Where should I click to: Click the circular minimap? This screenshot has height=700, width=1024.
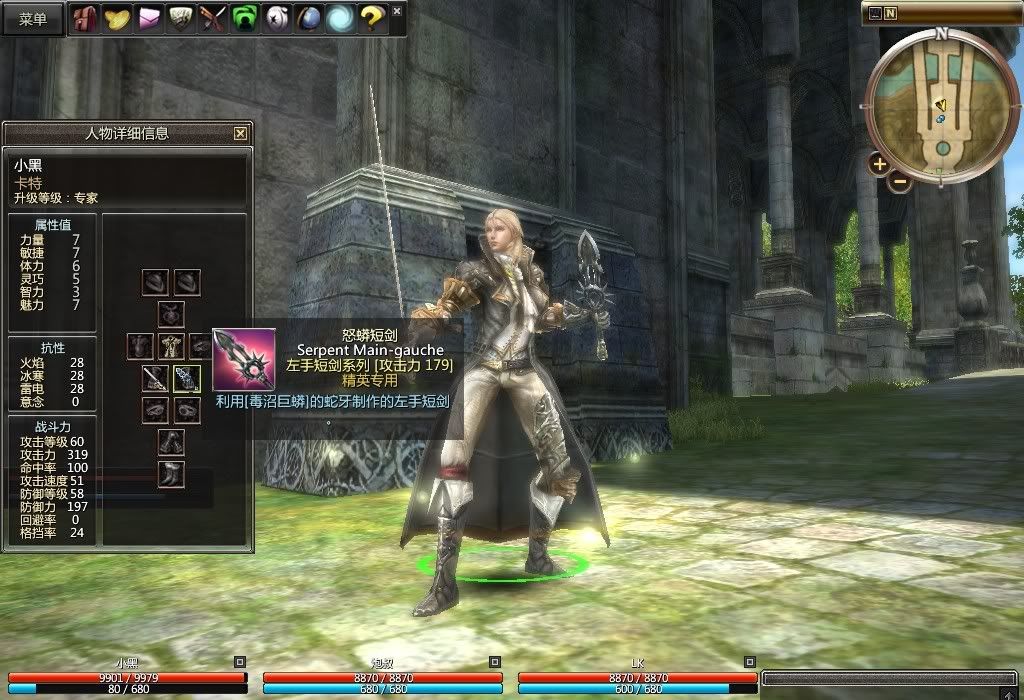940,105
